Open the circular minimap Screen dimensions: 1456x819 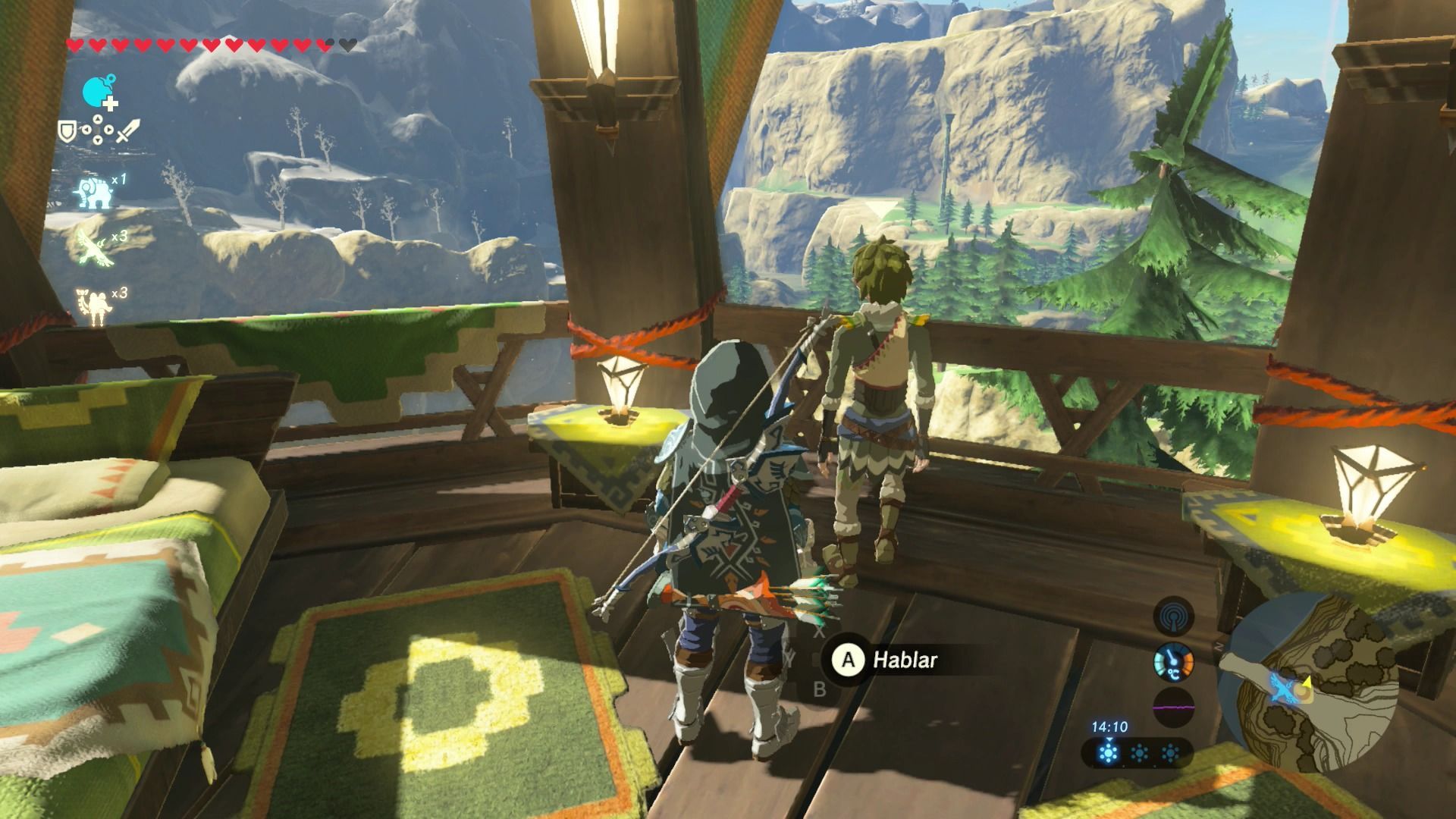tap(1310, 682)
